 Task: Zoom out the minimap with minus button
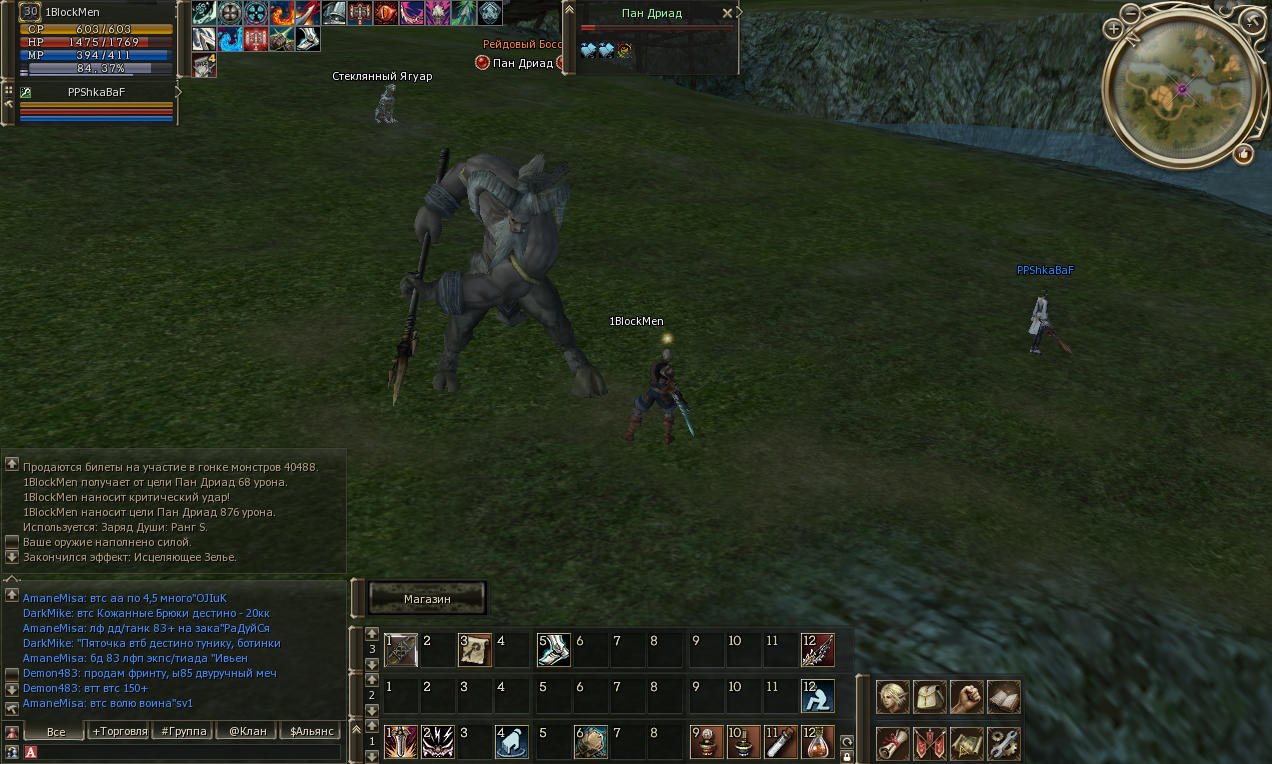tap(1130, 14)
